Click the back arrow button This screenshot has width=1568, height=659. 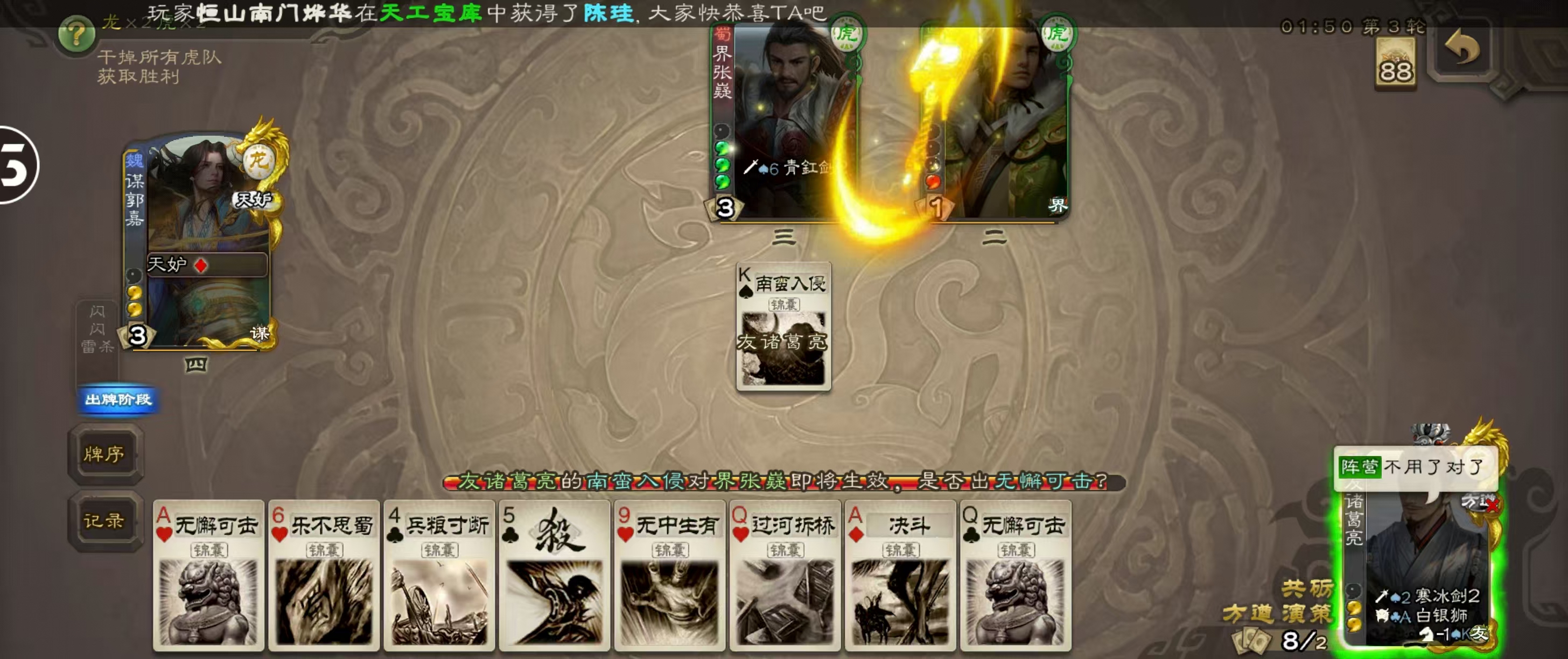coord(1461,48)
